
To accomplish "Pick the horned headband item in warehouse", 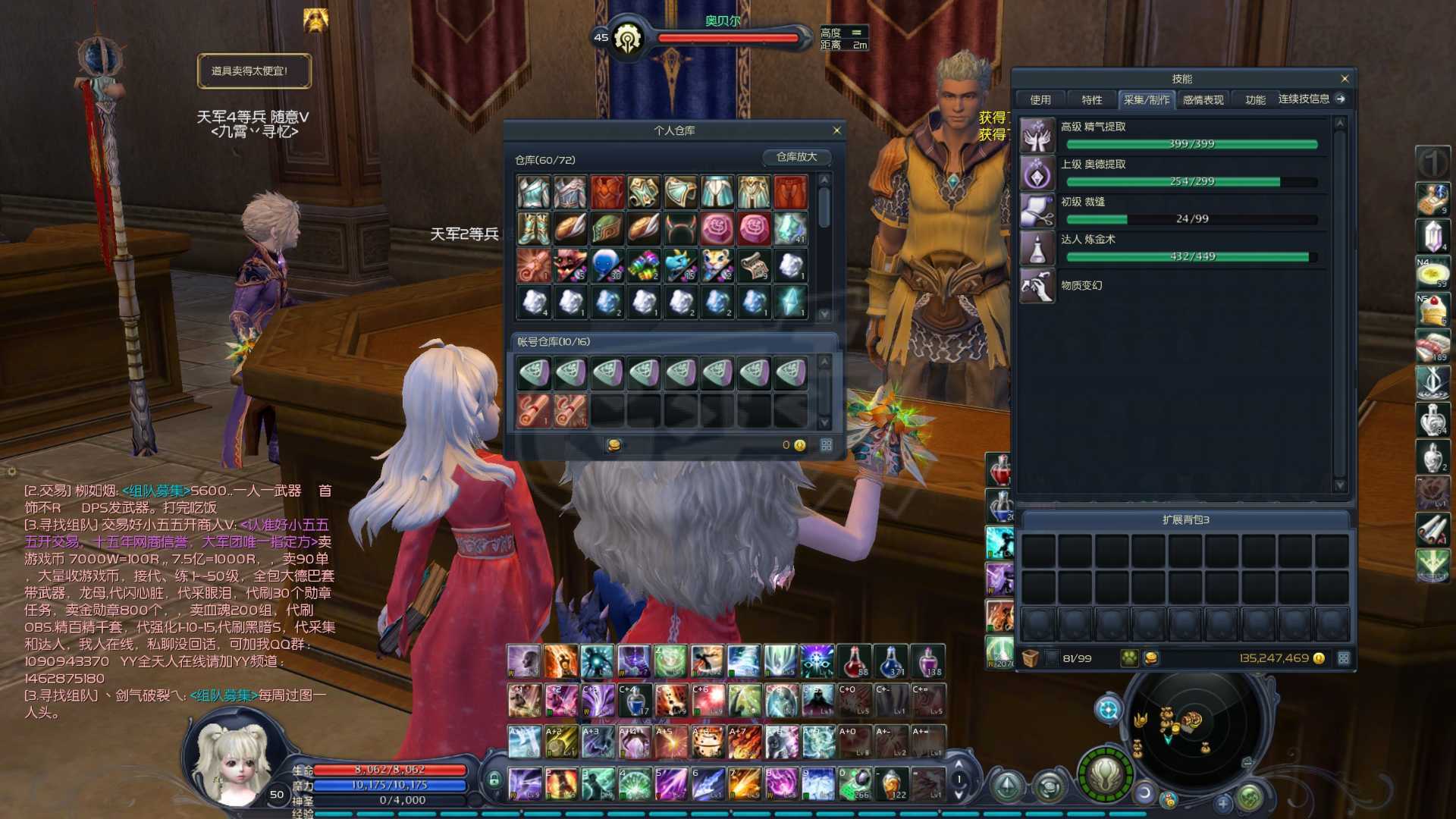I will point(680,229).
